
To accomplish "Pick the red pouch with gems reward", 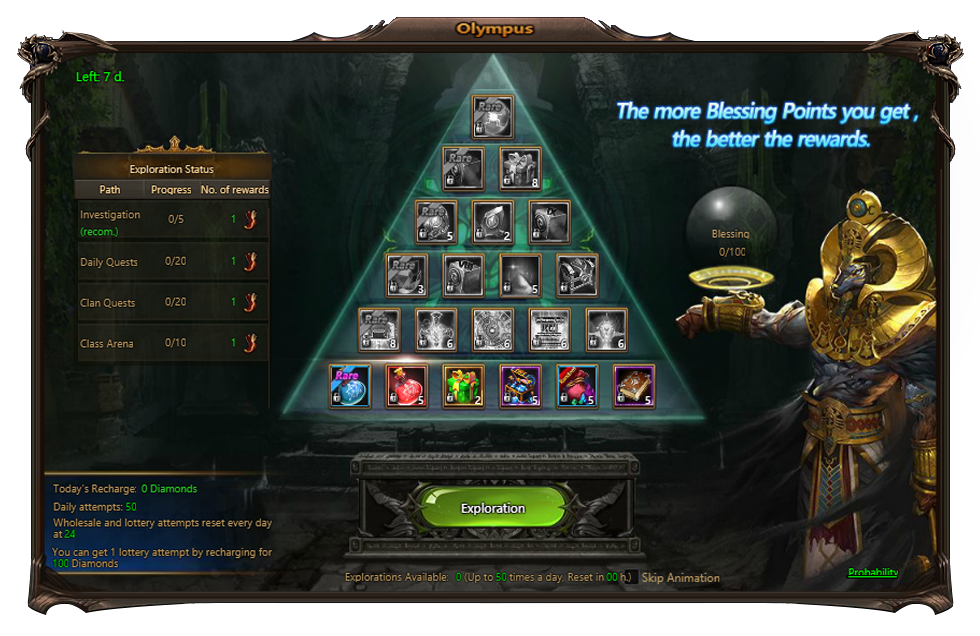I will pos(577,386).
